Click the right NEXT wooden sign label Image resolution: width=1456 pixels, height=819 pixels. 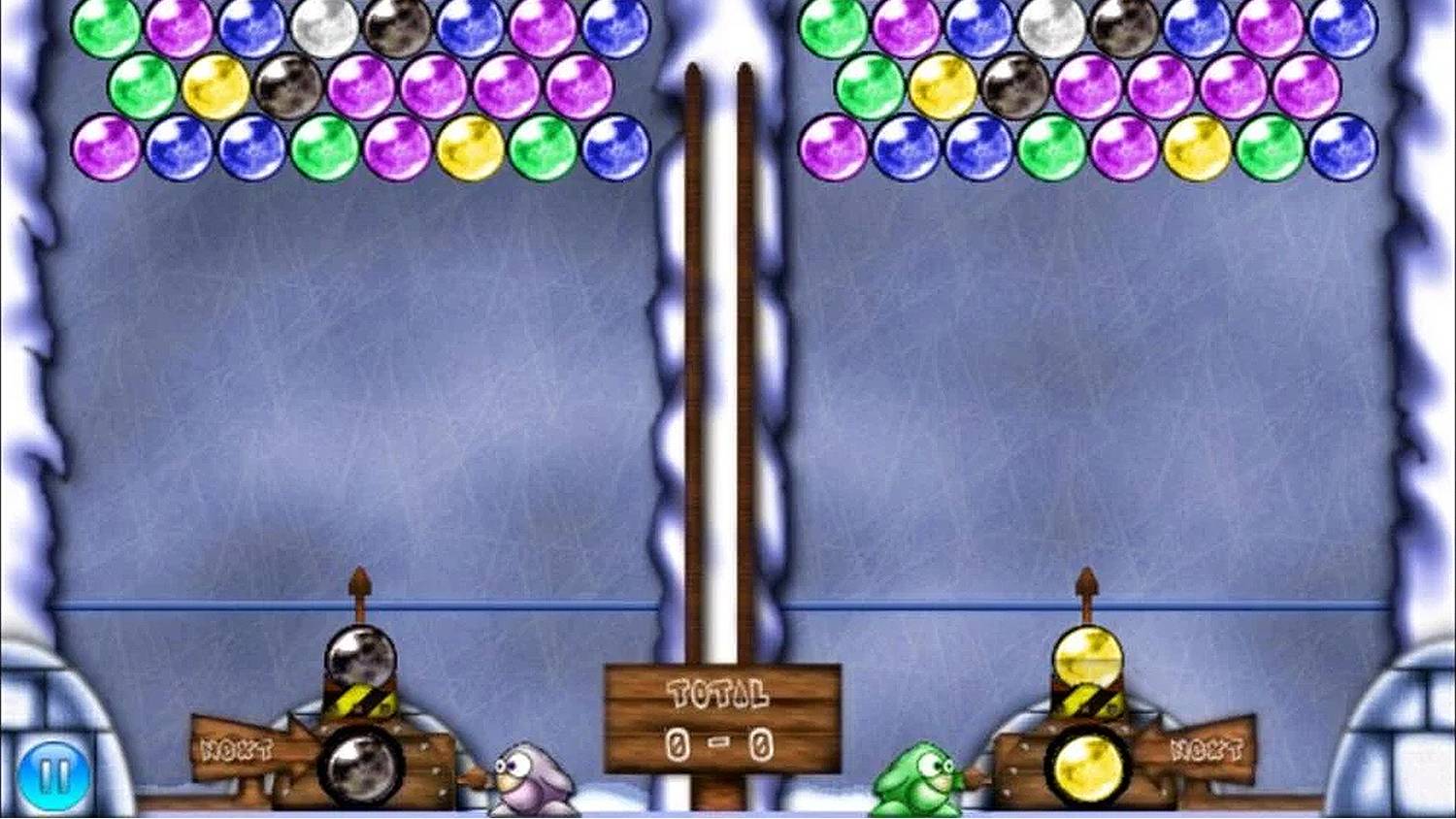tap(1208, 749)
